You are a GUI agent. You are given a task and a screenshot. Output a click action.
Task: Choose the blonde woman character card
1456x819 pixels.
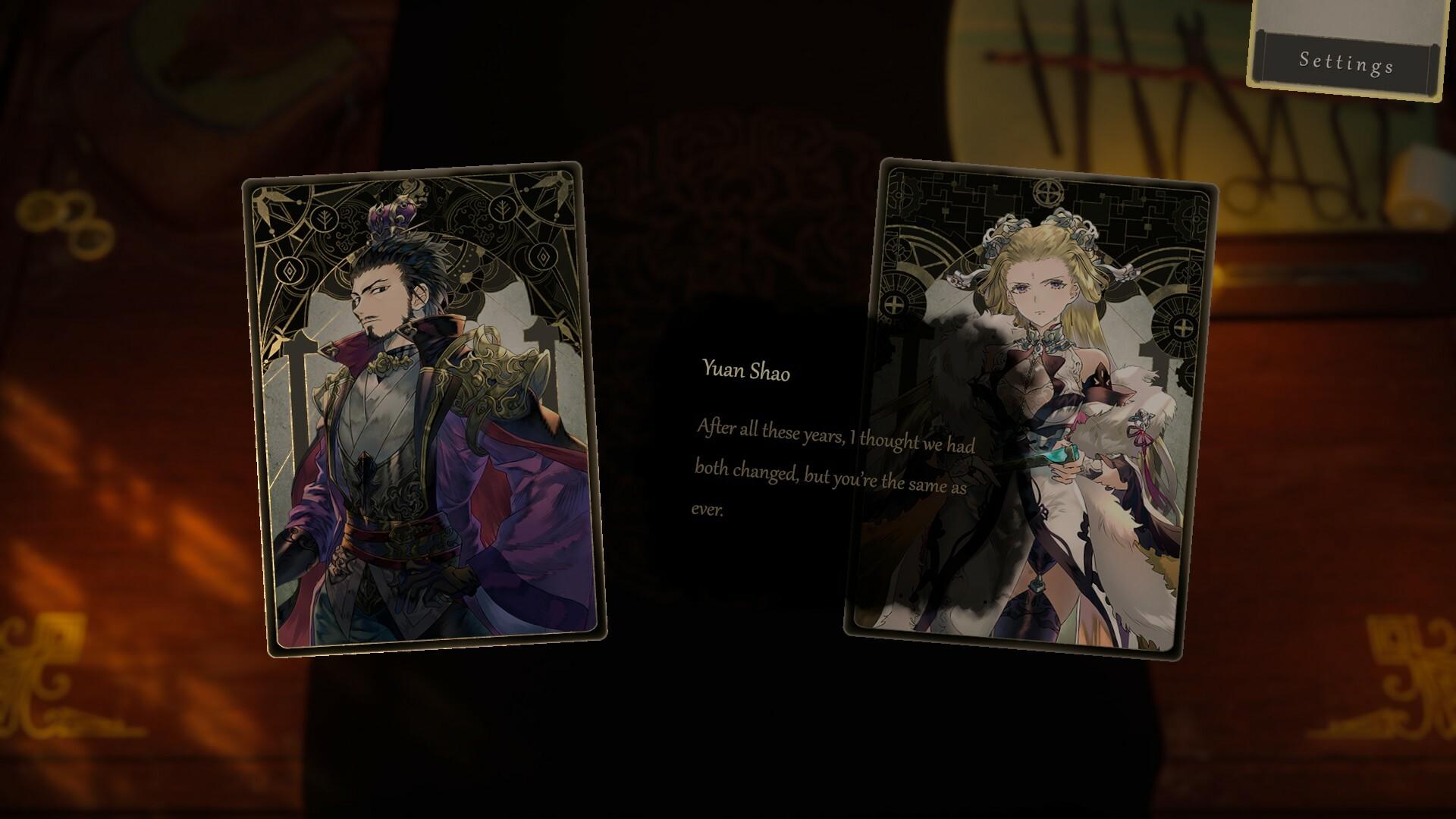[1031, 409]
